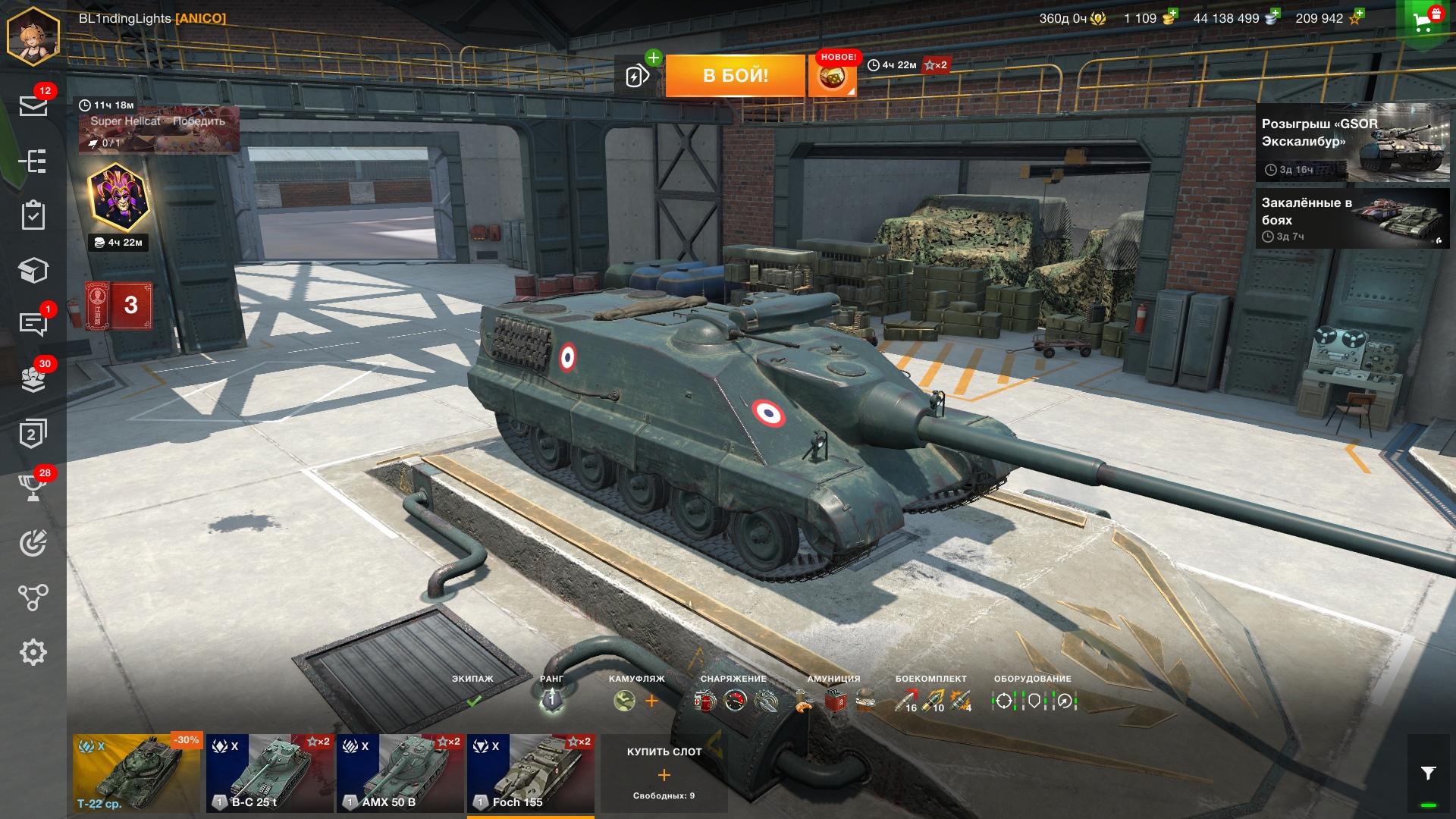Image resolution: width=1456 pixels, height=819 pixels.
Task: Open the tech tree icon
Action: [x=33, y=161]
